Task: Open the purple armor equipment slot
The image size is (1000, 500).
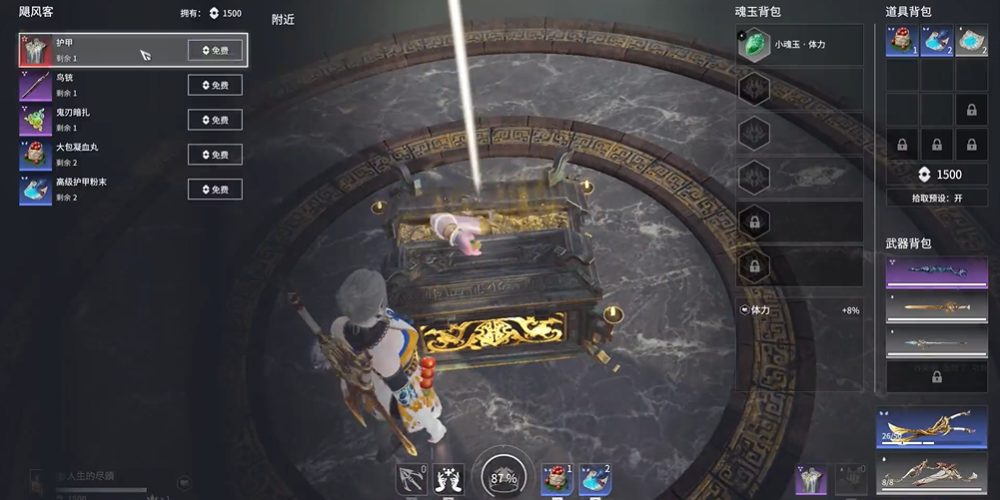Action: pos(811,480)
